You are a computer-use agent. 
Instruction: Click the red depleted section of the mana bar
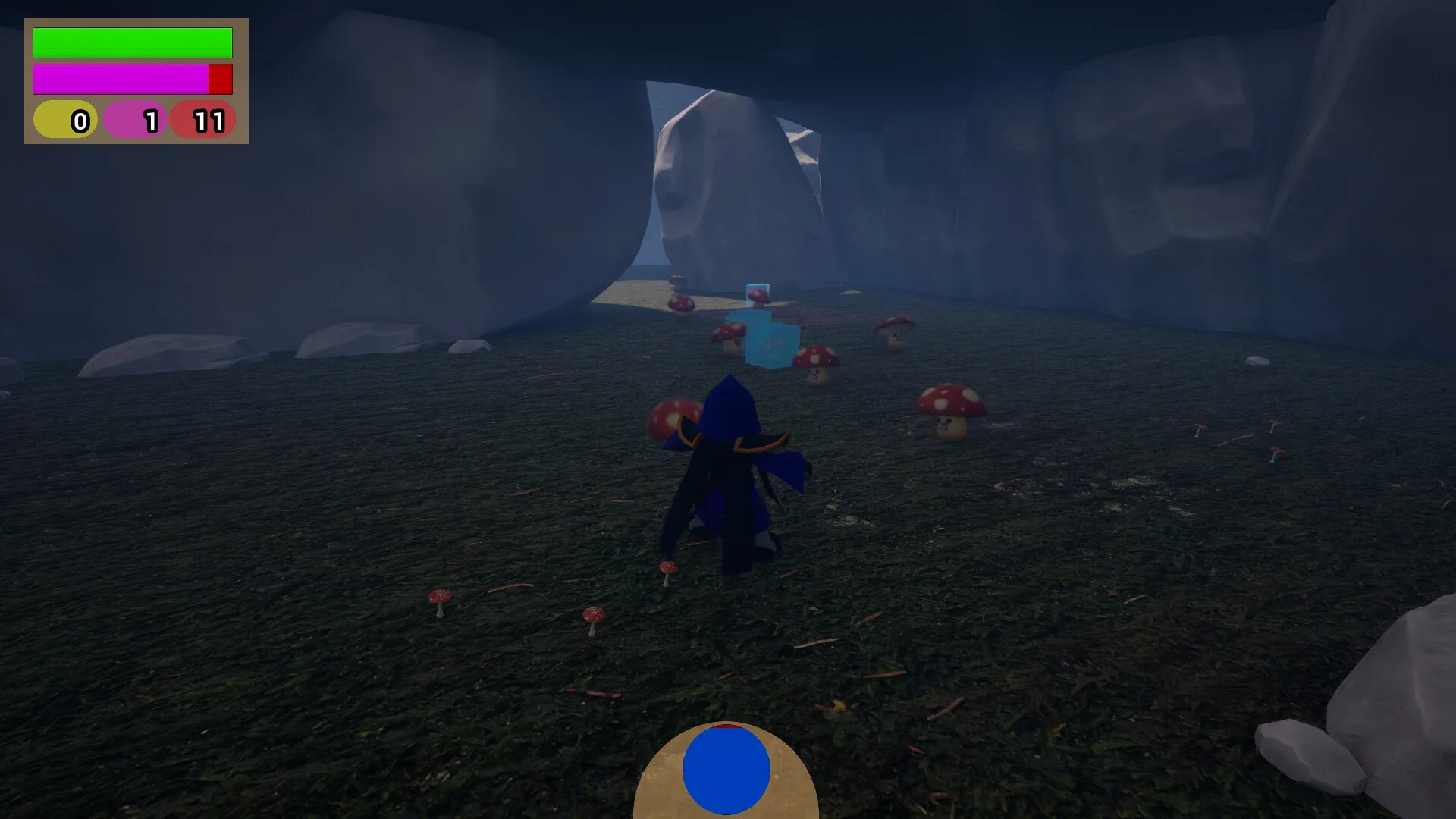tap(221, 78)
